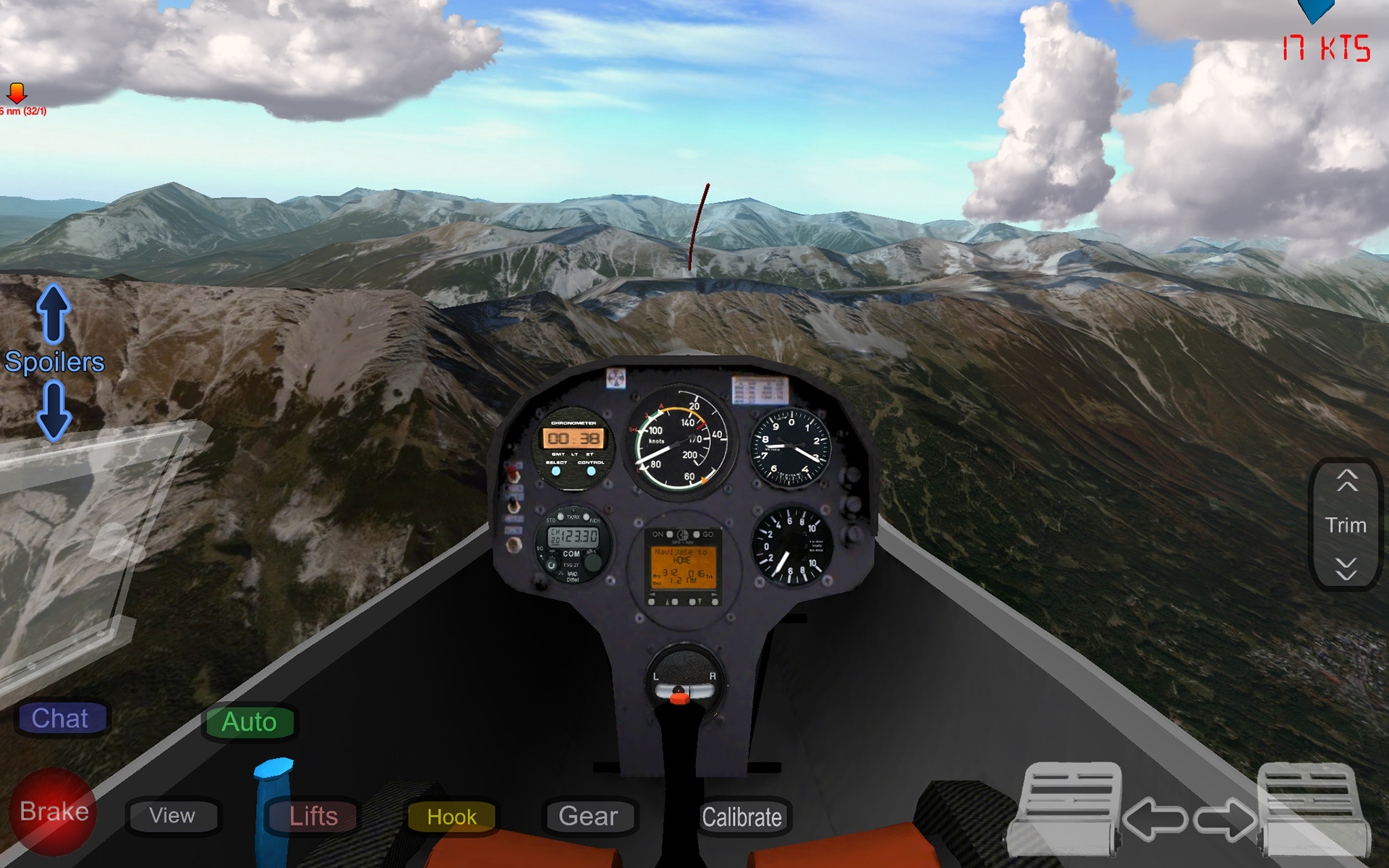
Task: Select the waypoint marker arrow top left
Action: click(18, 93)
